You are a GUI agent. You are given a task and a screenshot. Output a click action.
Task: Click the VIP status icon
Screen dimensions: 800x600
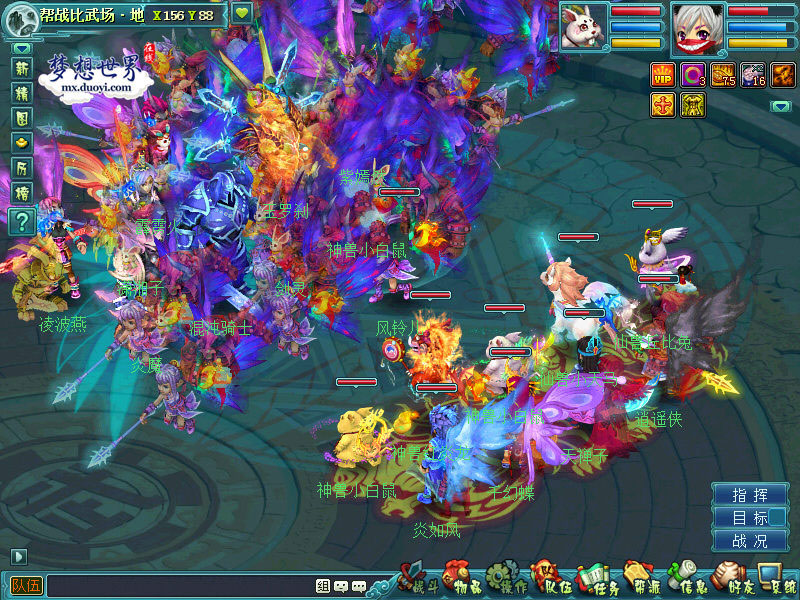coord(663,75)
